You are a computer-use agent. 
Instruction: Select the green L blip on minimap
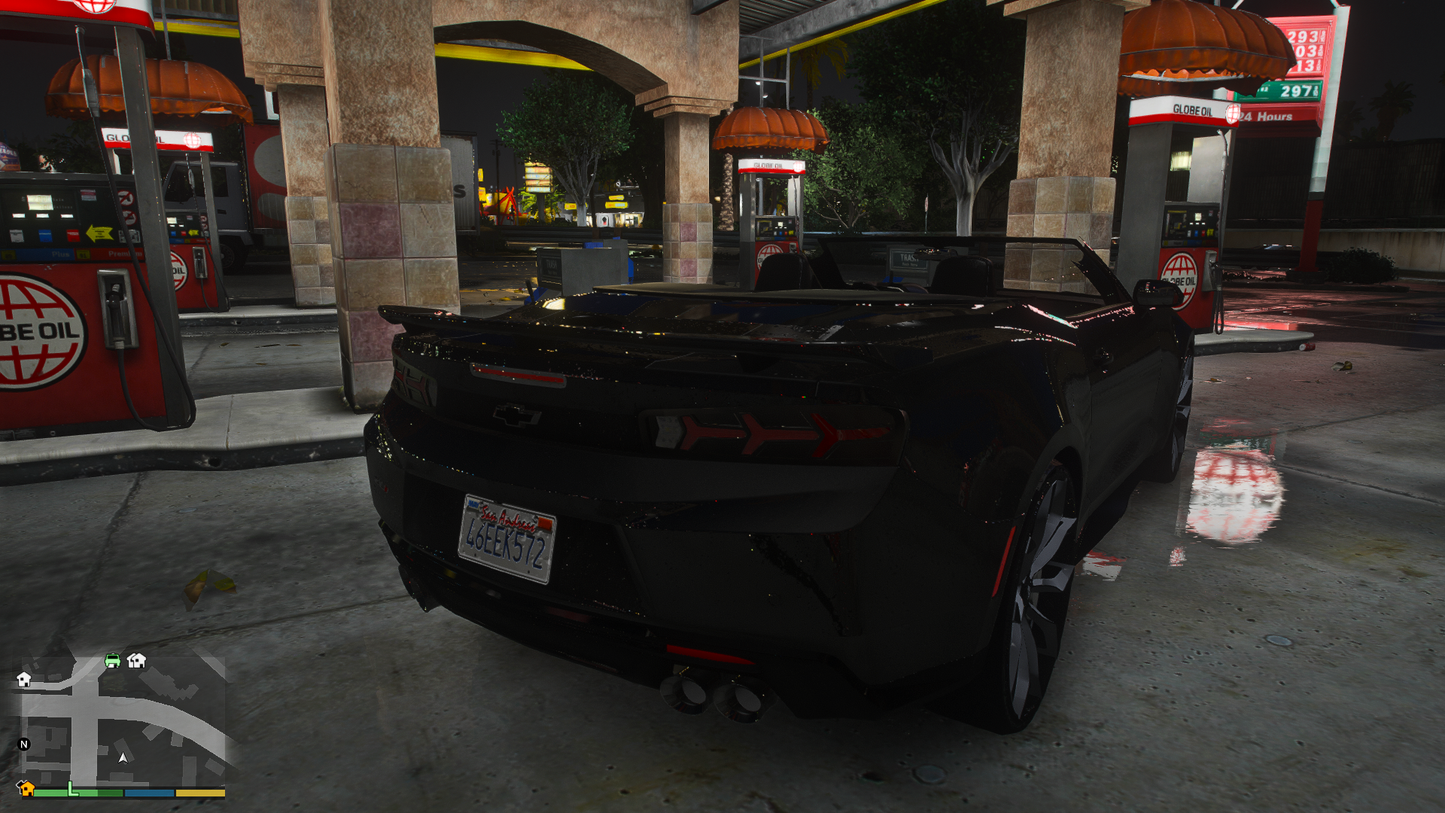pyautogui.click(x=72, y=789)
